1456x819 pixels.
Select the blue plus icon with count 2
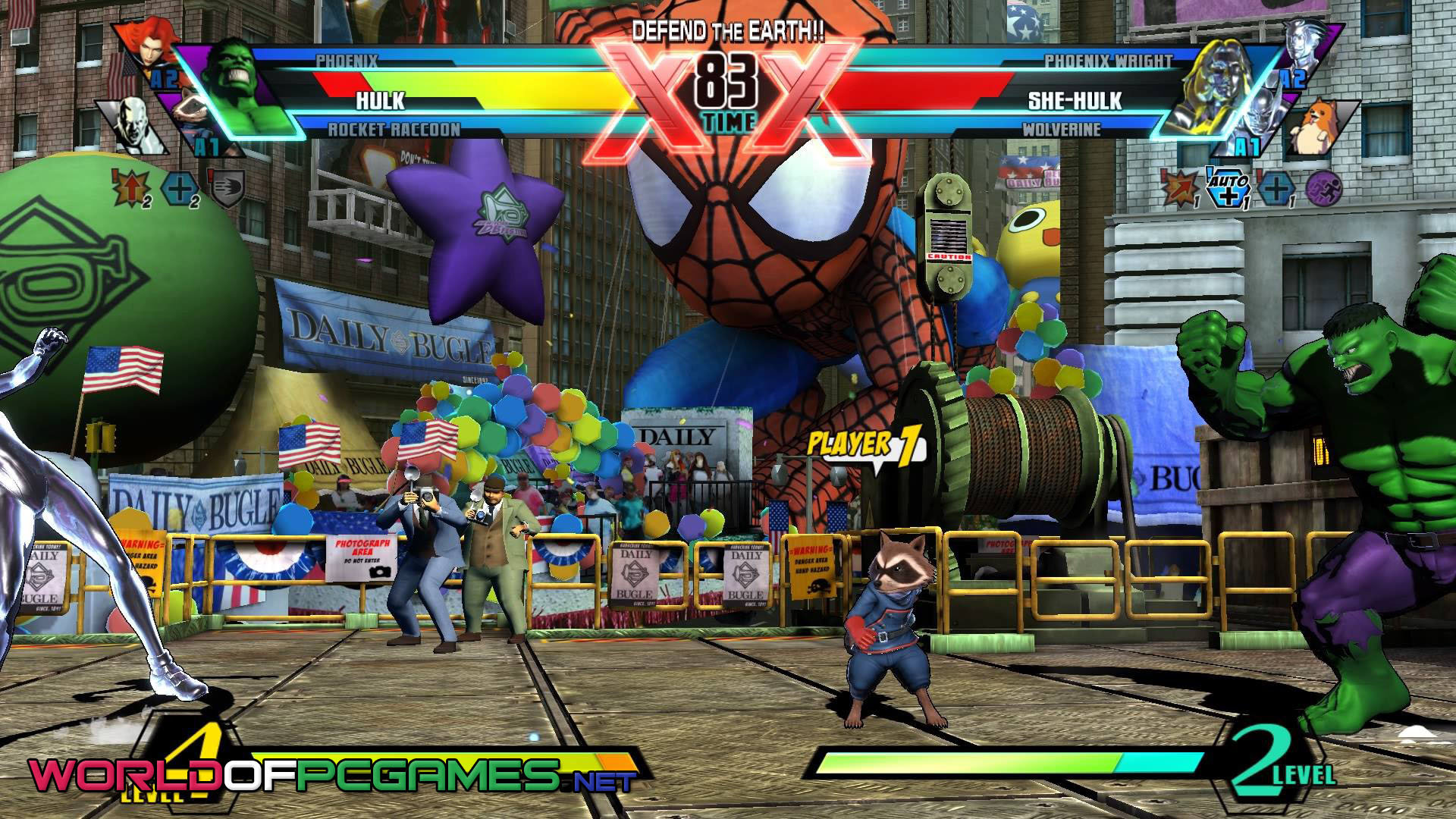[180, 188]
